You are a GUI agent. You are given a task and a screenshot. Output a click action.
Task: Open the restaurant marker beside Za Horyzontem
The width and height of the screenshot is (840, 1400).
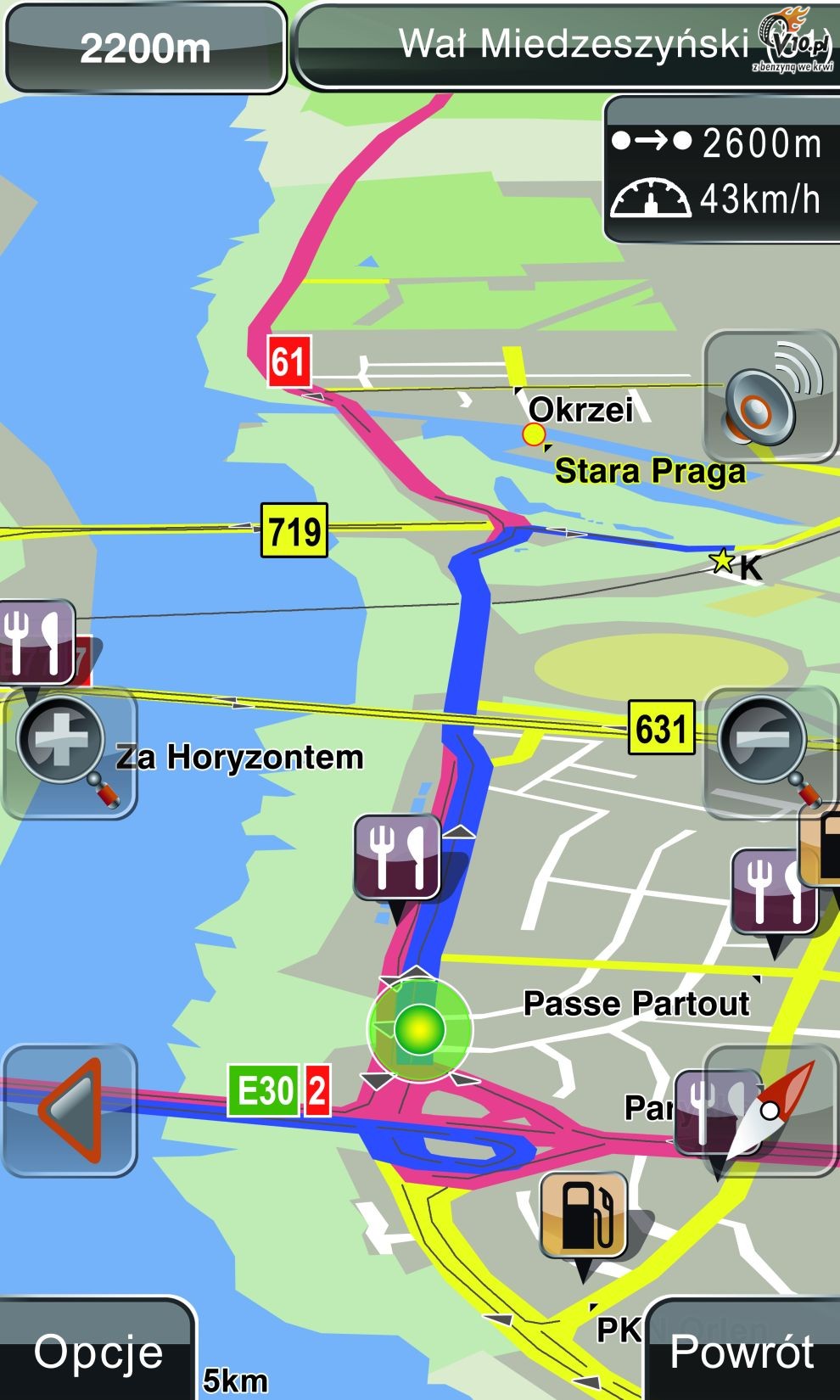(396, 857)
